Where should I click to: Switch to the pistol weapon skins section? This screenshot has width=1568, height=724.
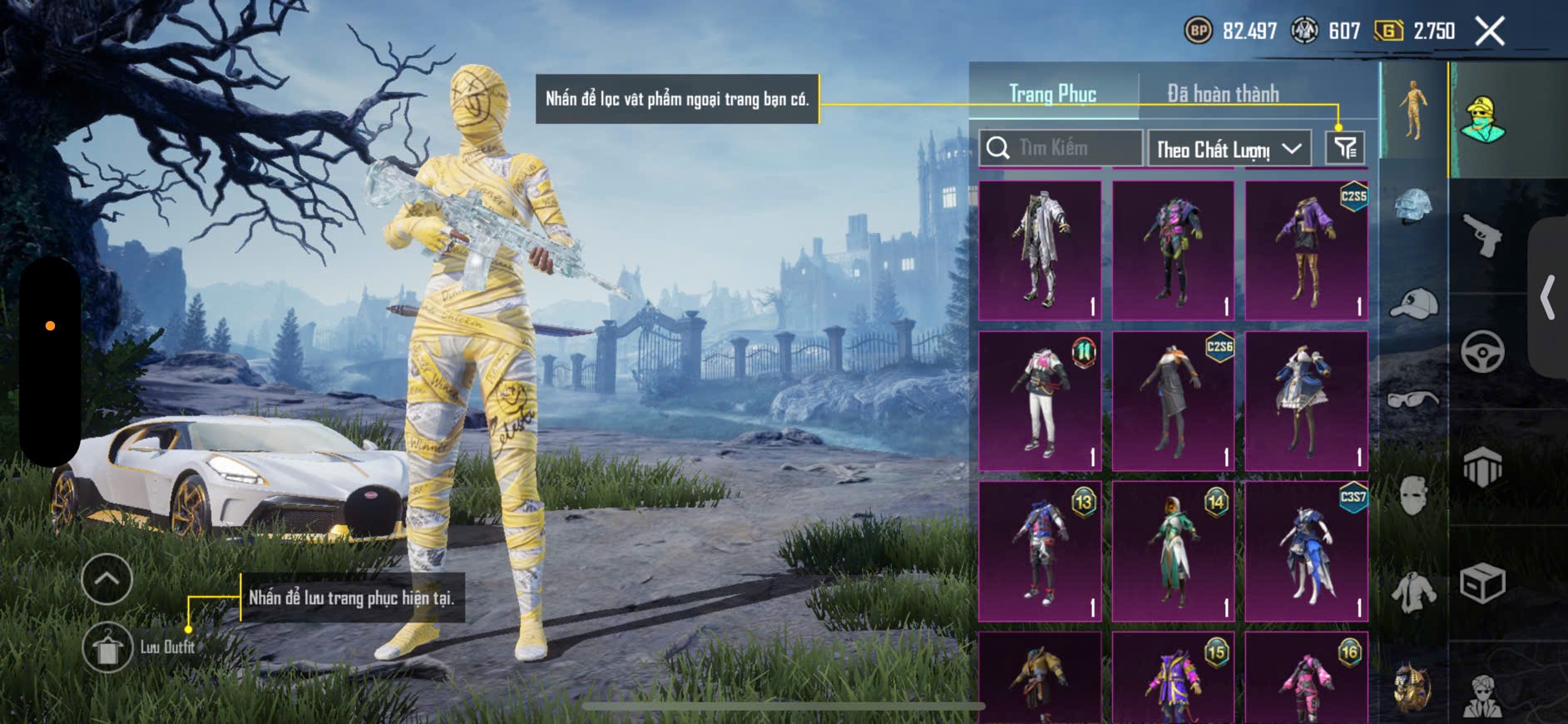tap(1482, 235)
